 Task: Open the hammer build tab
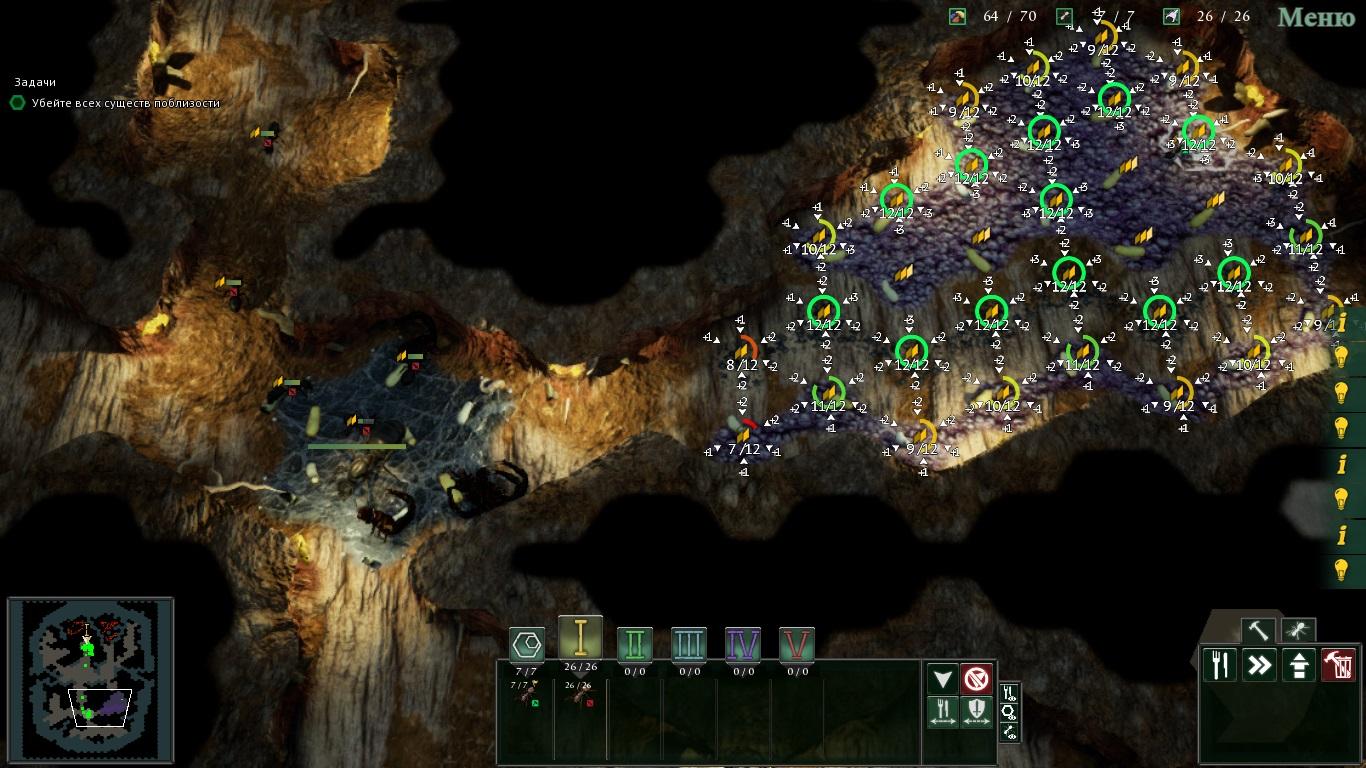point(1258,631)
